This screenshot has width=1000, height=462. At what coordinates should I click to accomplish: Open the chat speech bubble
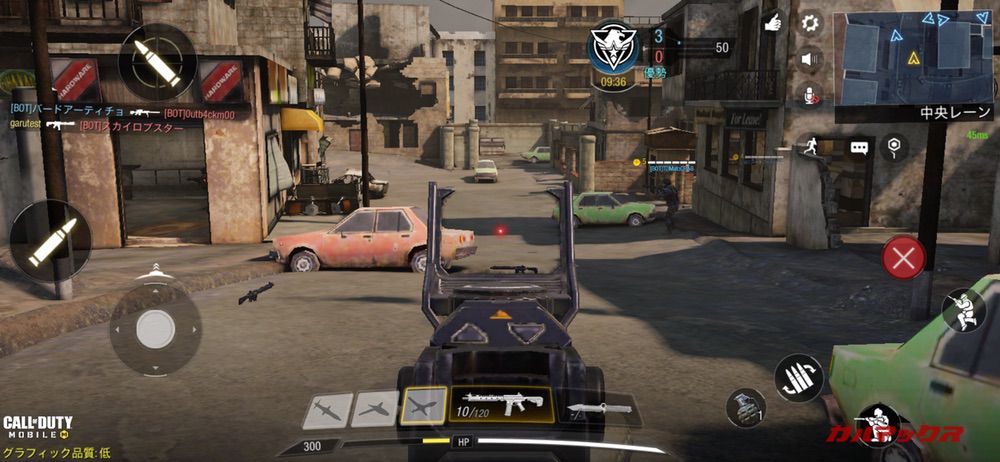pyautogui.click(x=859, y=147)
